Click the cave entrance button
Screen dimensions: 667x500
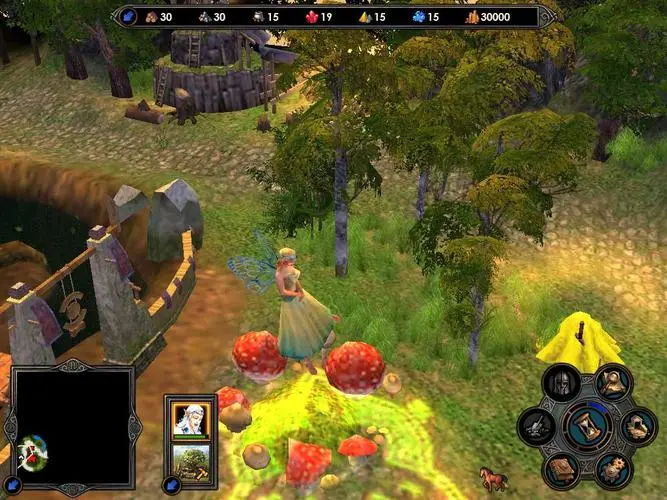(637, 427)
